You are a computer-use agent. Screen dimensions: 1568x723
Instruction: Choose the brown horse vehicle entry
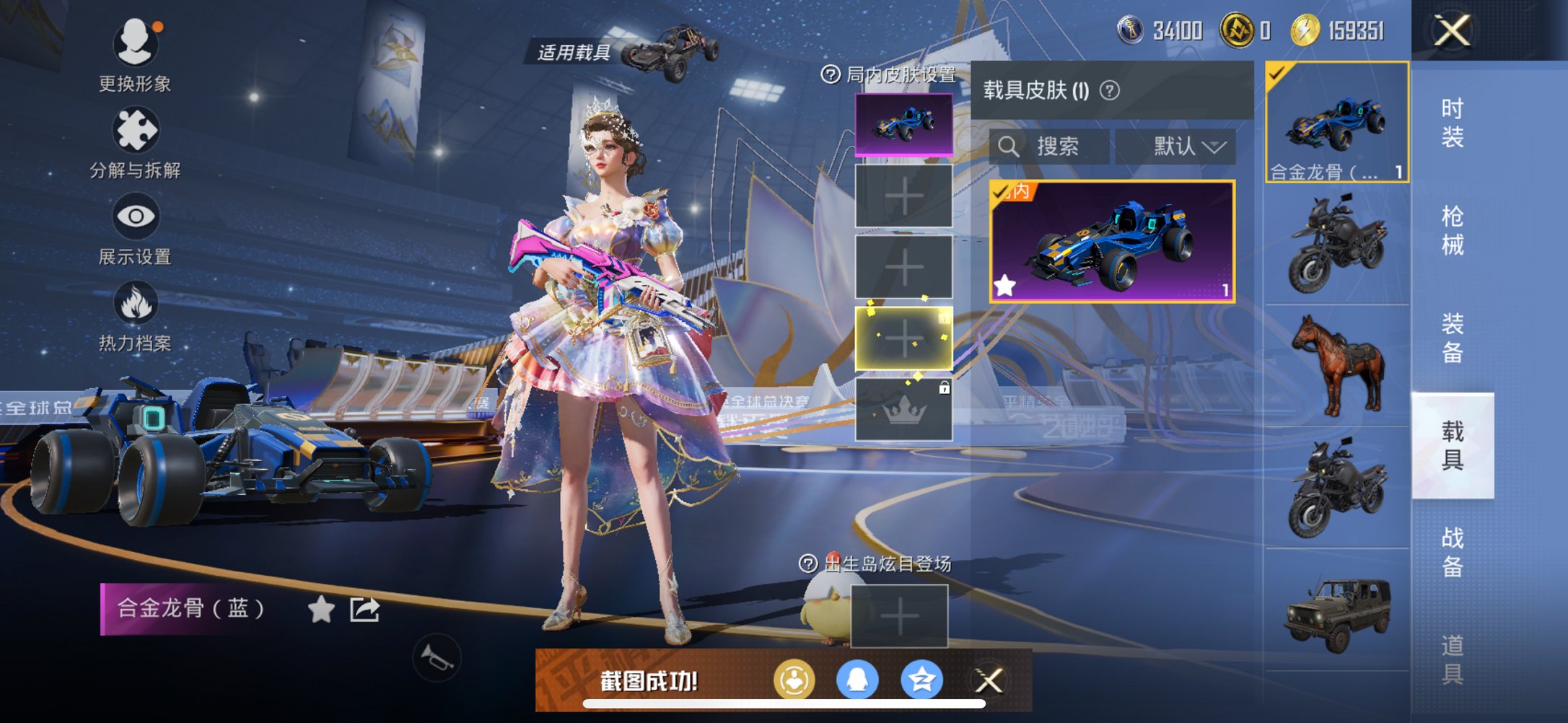click(x=1337, y=366)
